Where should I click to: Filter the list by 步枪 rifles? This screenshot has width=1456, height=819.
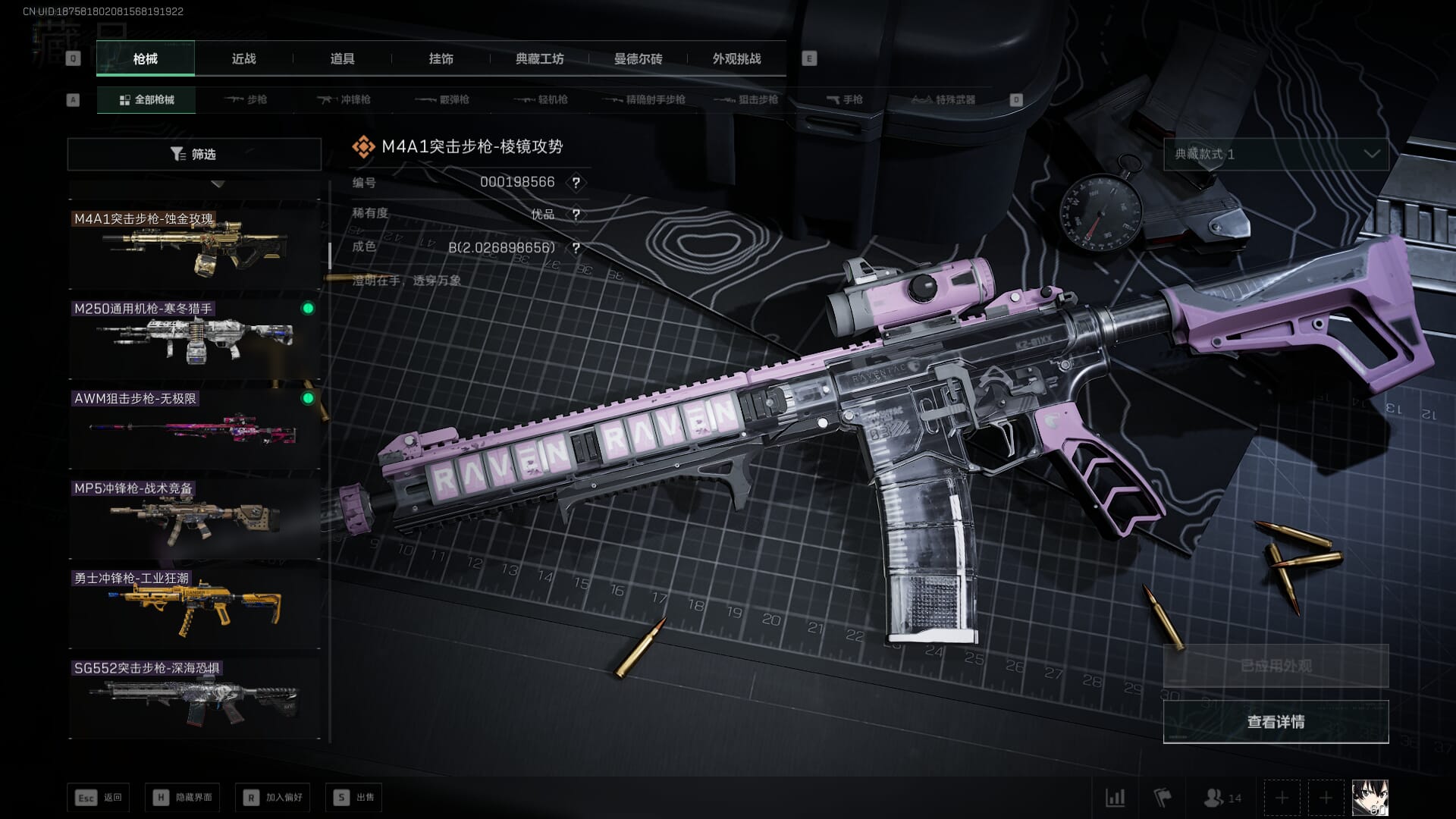point(246,99)
